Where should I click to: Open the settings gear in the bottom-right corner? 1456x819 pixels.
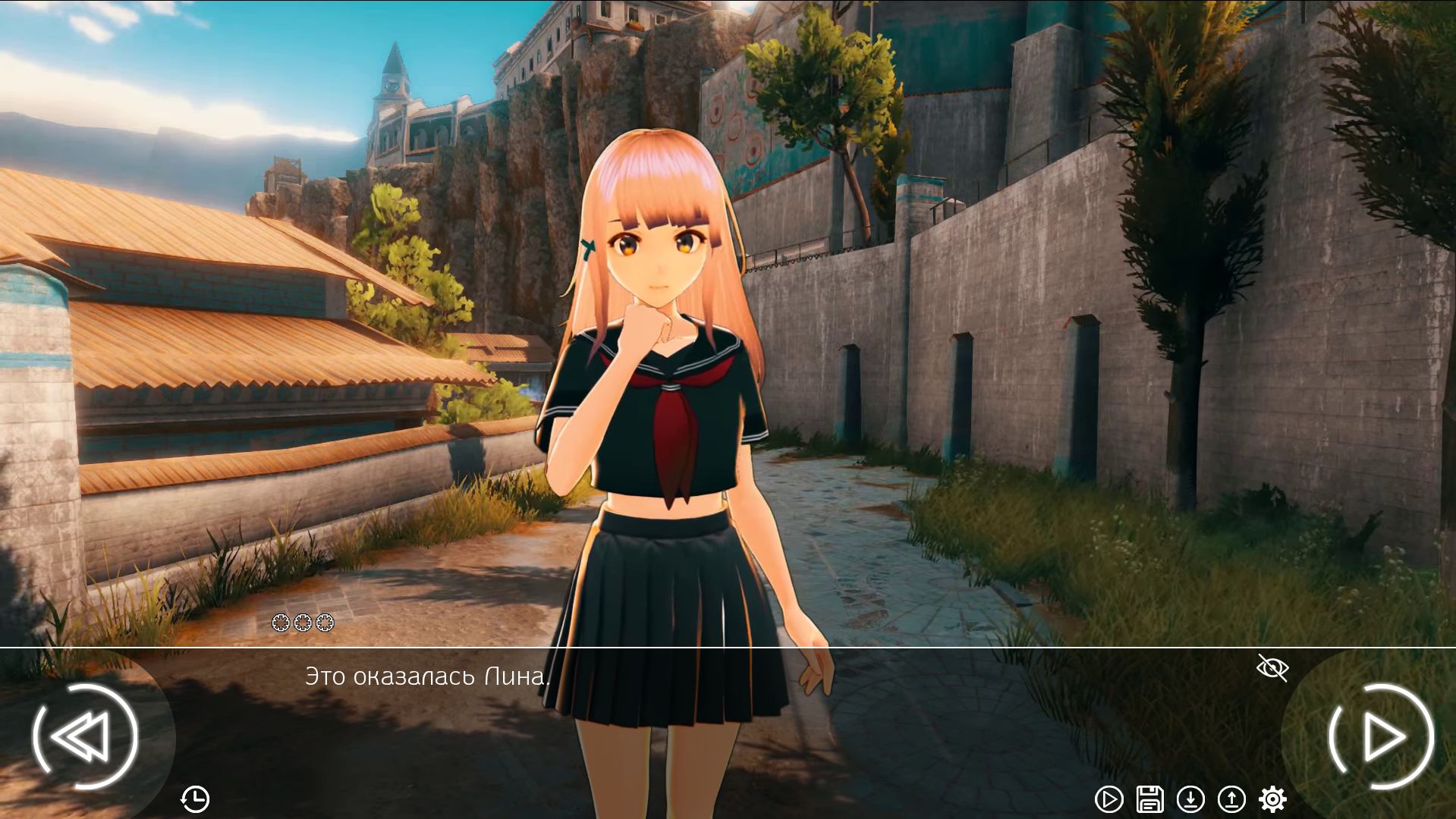1274,797
